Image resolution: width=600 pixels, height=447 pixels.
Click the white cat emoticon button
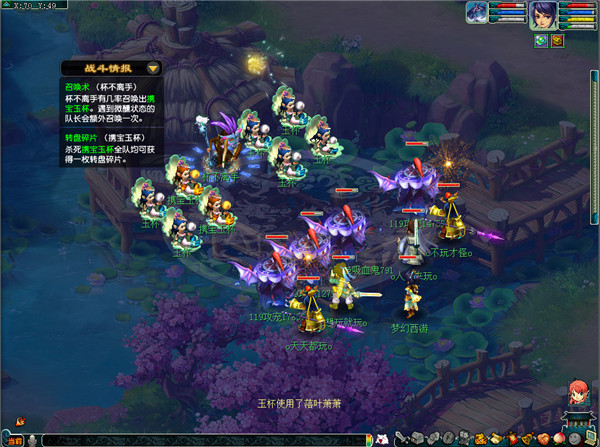tap(381, 440)
